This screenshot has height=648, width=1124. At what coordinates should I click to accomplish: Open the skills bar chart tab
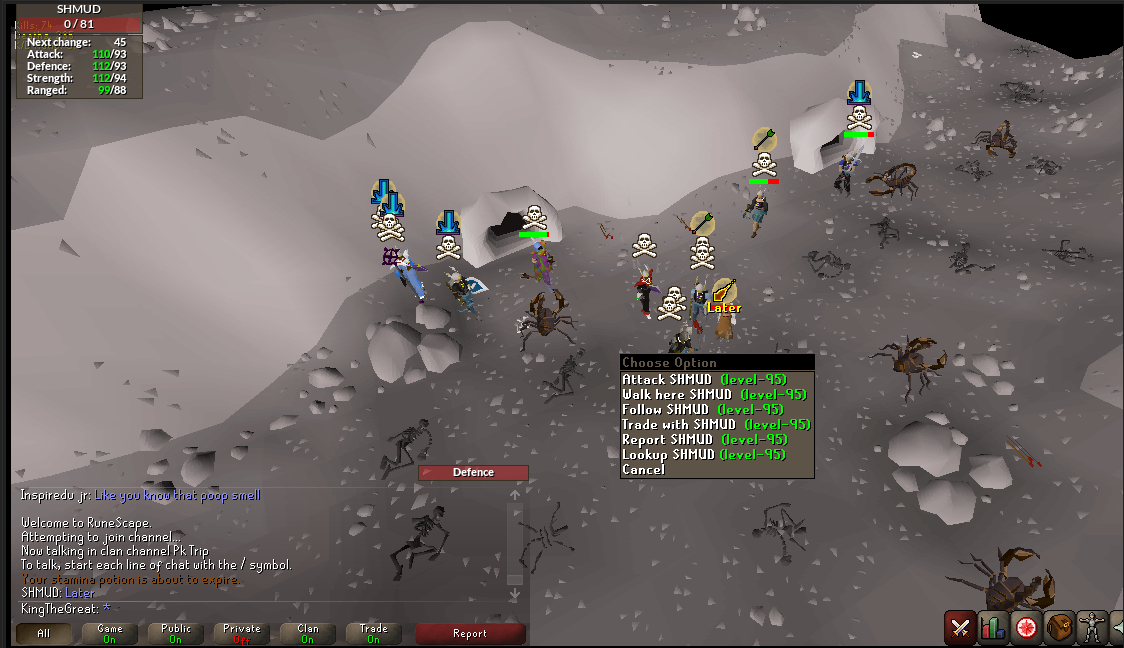pyautogui.click(x=993, y=628)
